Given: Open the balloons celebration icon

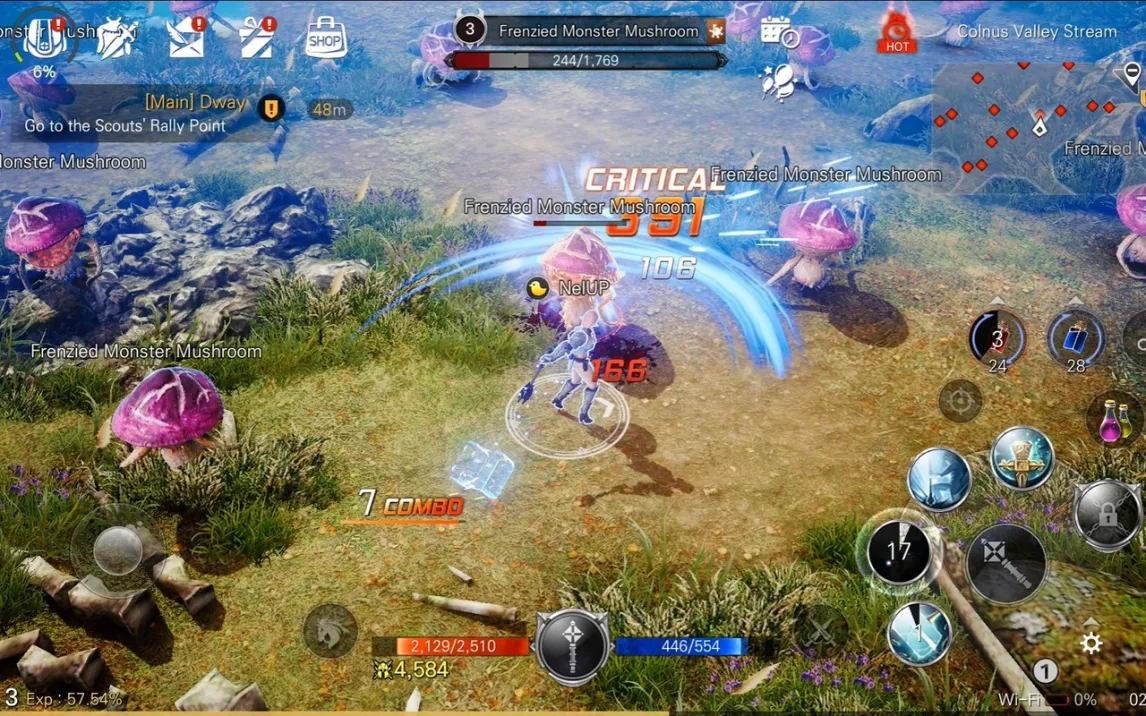Looking at the screenshot, I should [x=777, y=82].
